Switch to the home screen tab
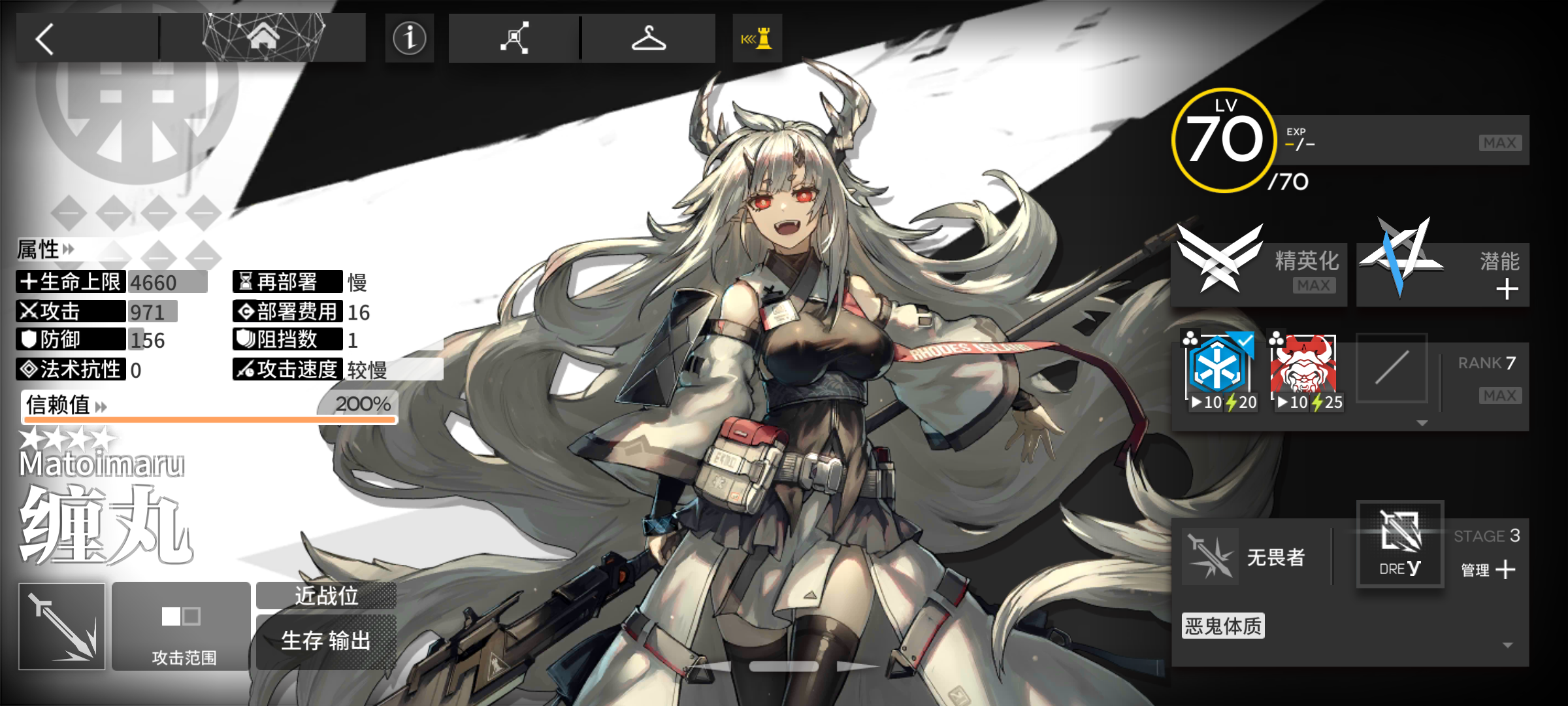1568x706 pixels. 264,37
